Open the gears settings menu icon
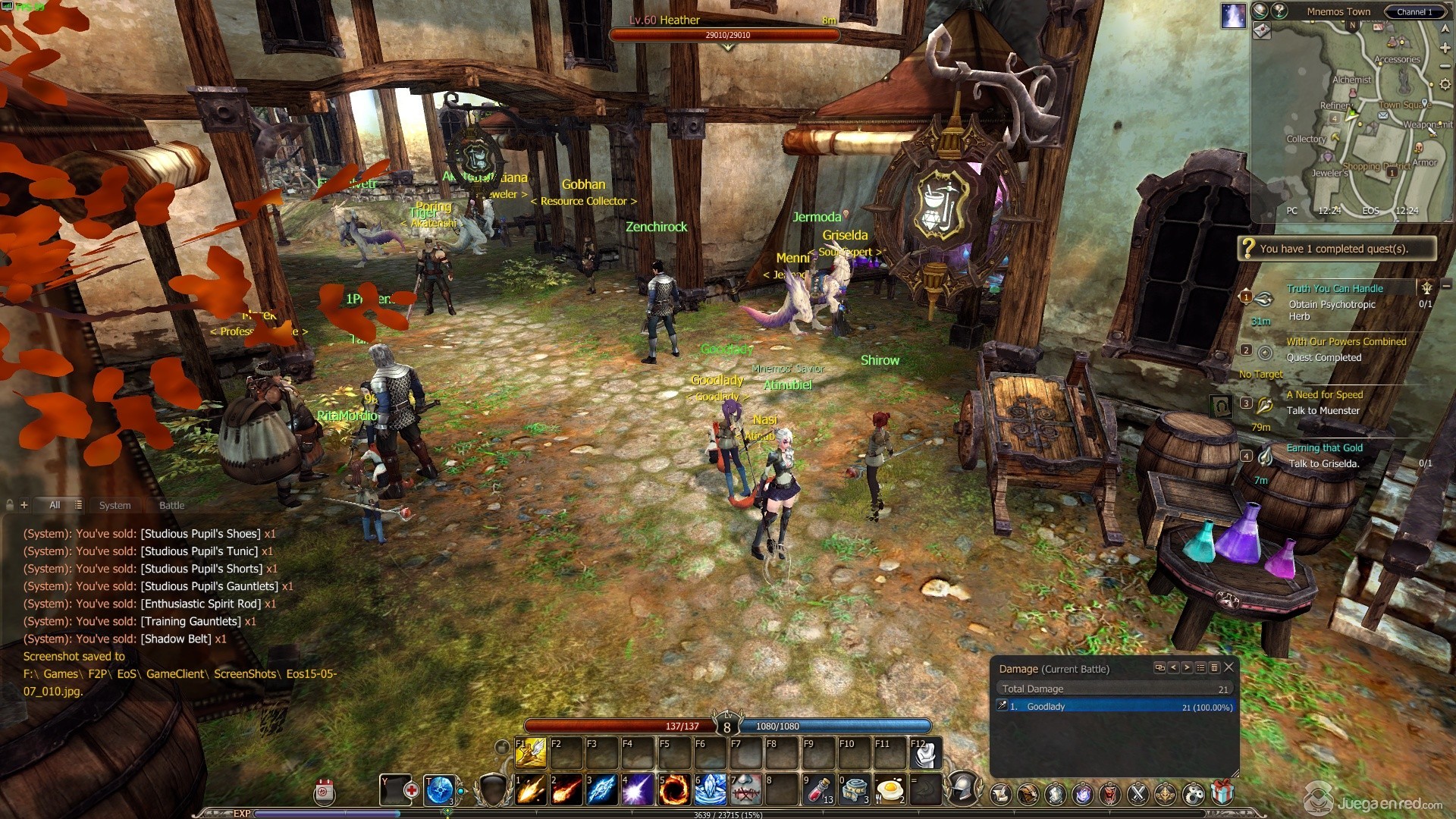Image resolution: width=1456 pixels, height=819 pixels. click(1194, 794)
